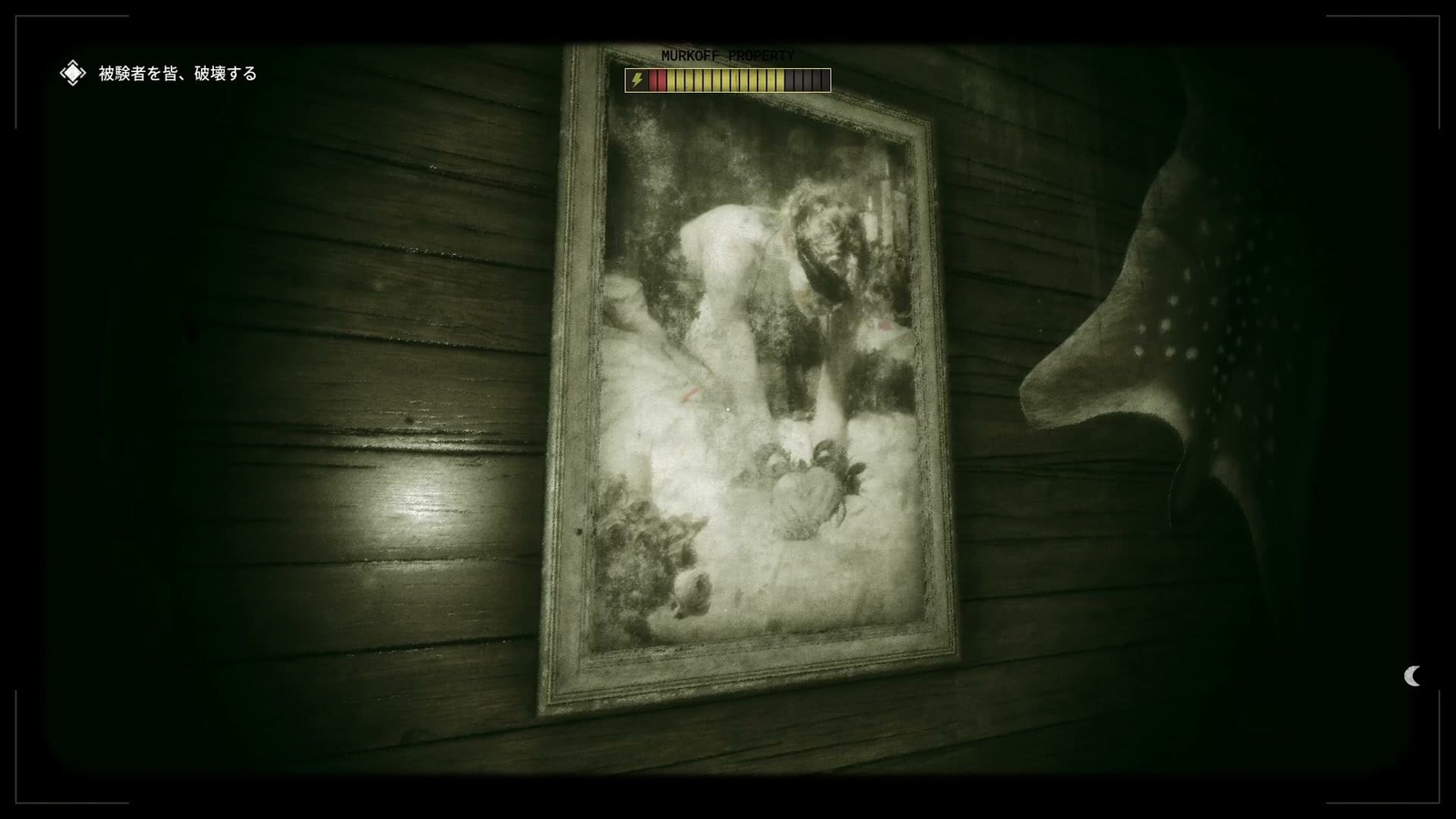
Task: Click the red low-charge battery segments
Action: [658, 80]
